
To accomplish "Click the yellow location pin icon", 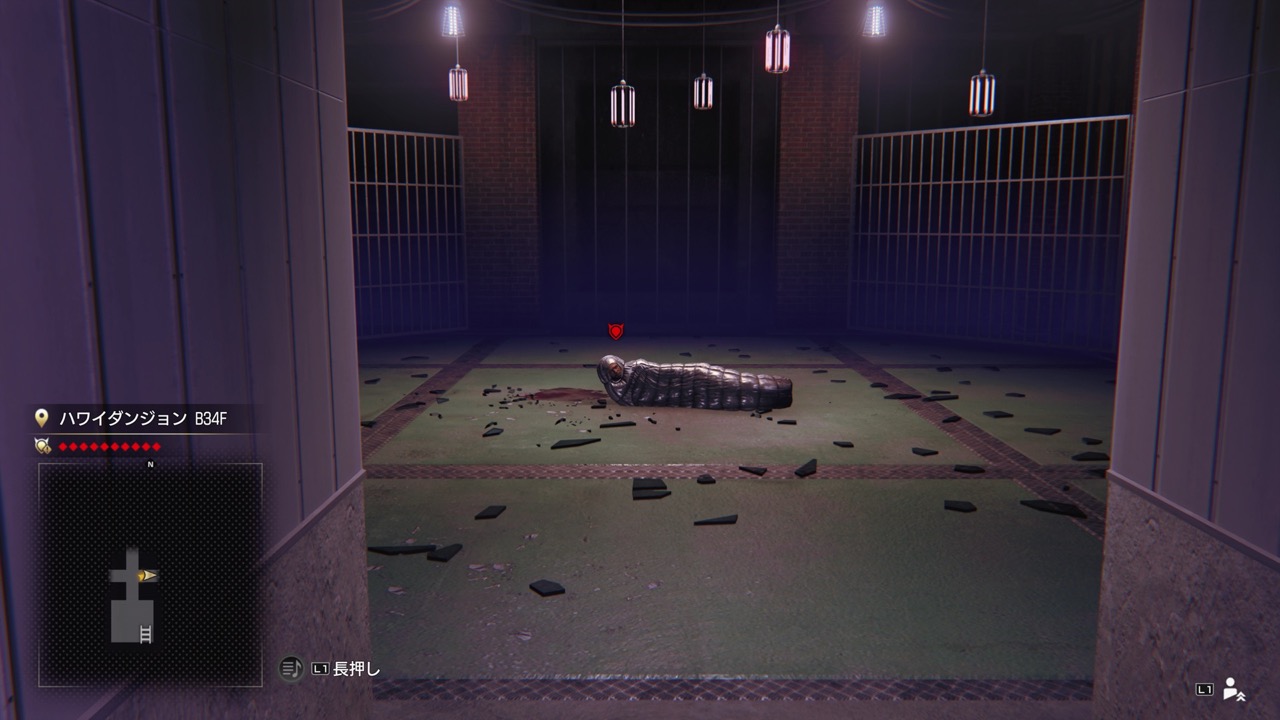I will tap(40, 419).
